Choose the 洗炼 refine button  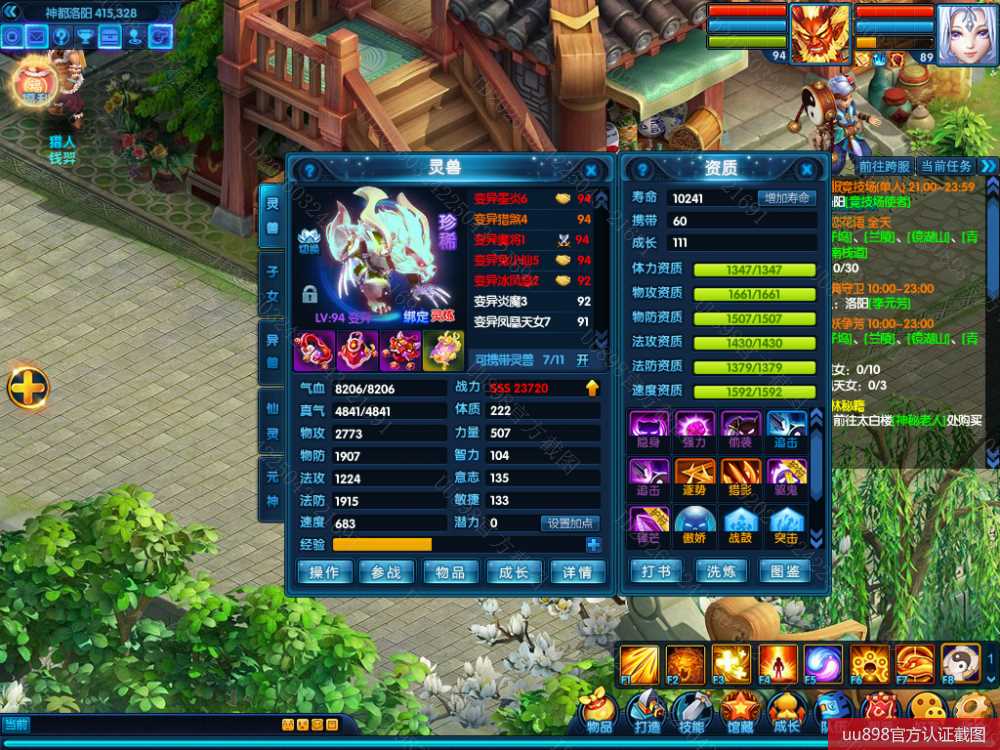pos(721,571)
